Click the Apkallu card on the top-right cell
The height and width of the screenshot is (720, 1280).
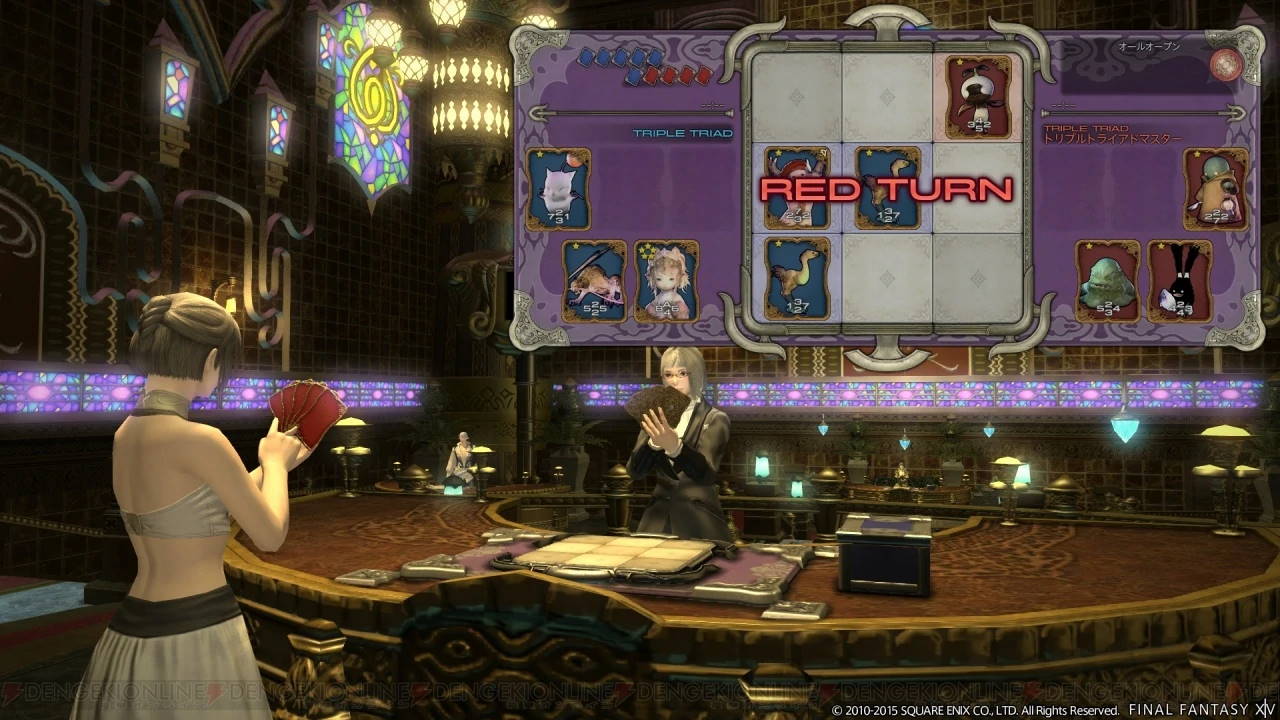coord(977,97)
